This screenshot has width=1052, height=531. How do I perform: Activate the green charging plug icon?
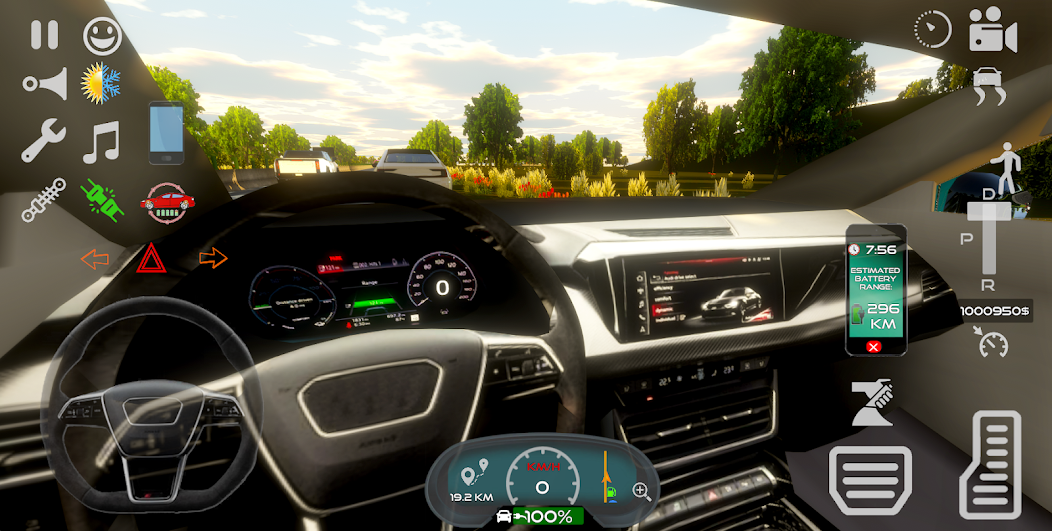click(x=101, y=199)
